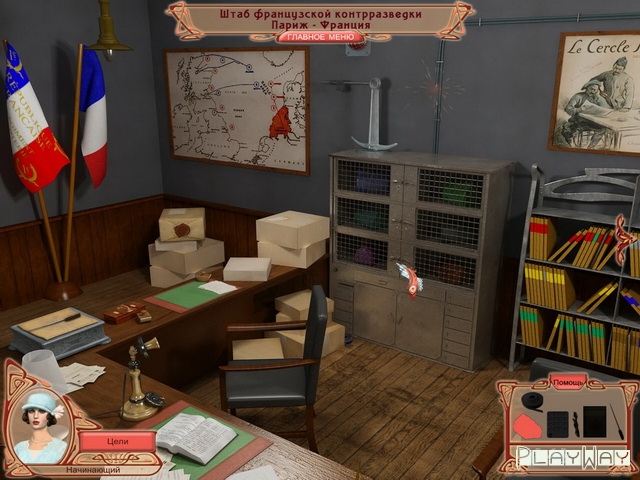Choose the twisted cord silhouette
Viewport: 640px width, 480px height.
pyautogui.click(x=575, y=423)
